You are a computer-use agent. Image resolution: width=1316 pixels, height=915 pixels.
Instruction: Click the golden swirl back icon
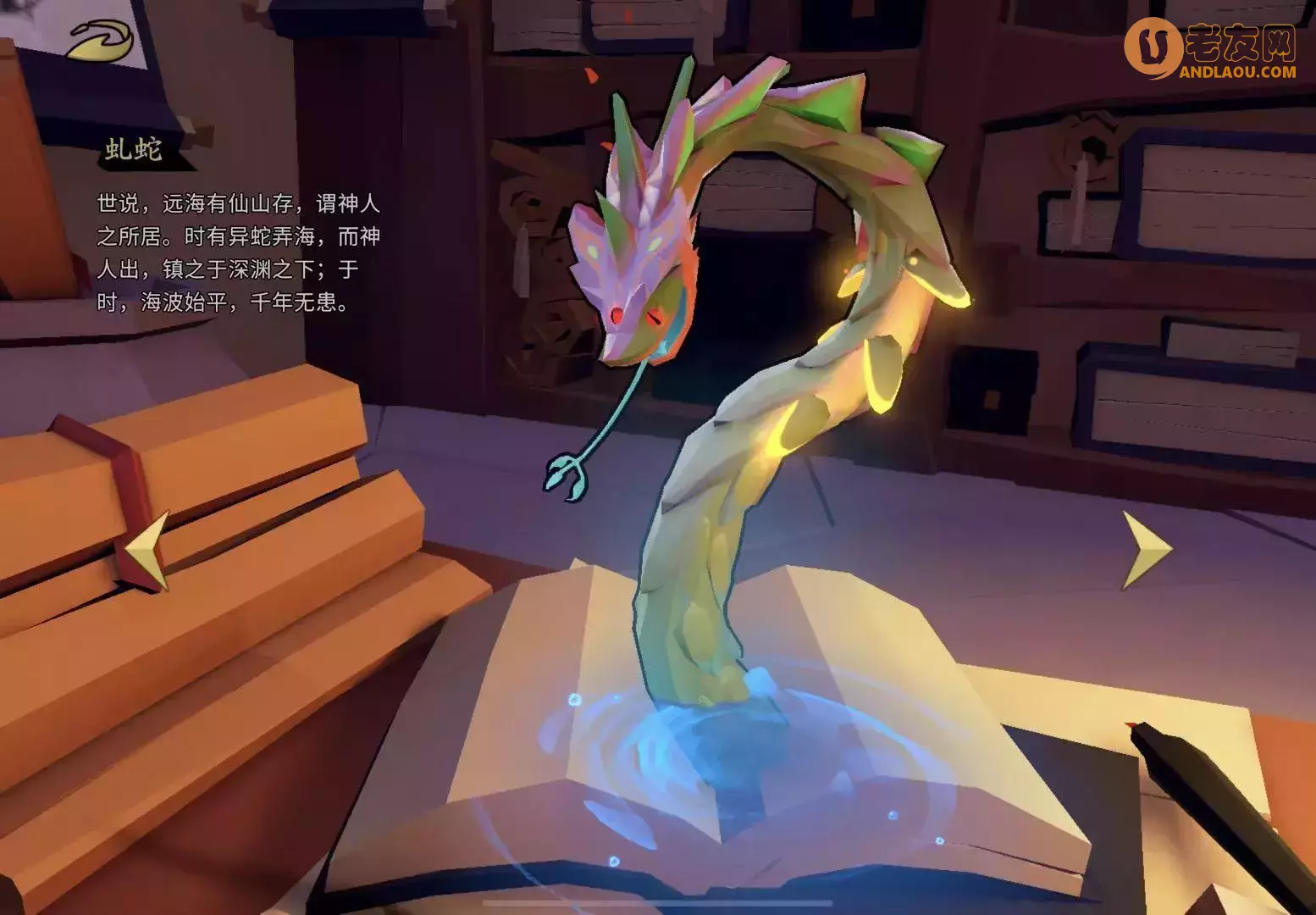click(x=101, y=40)
